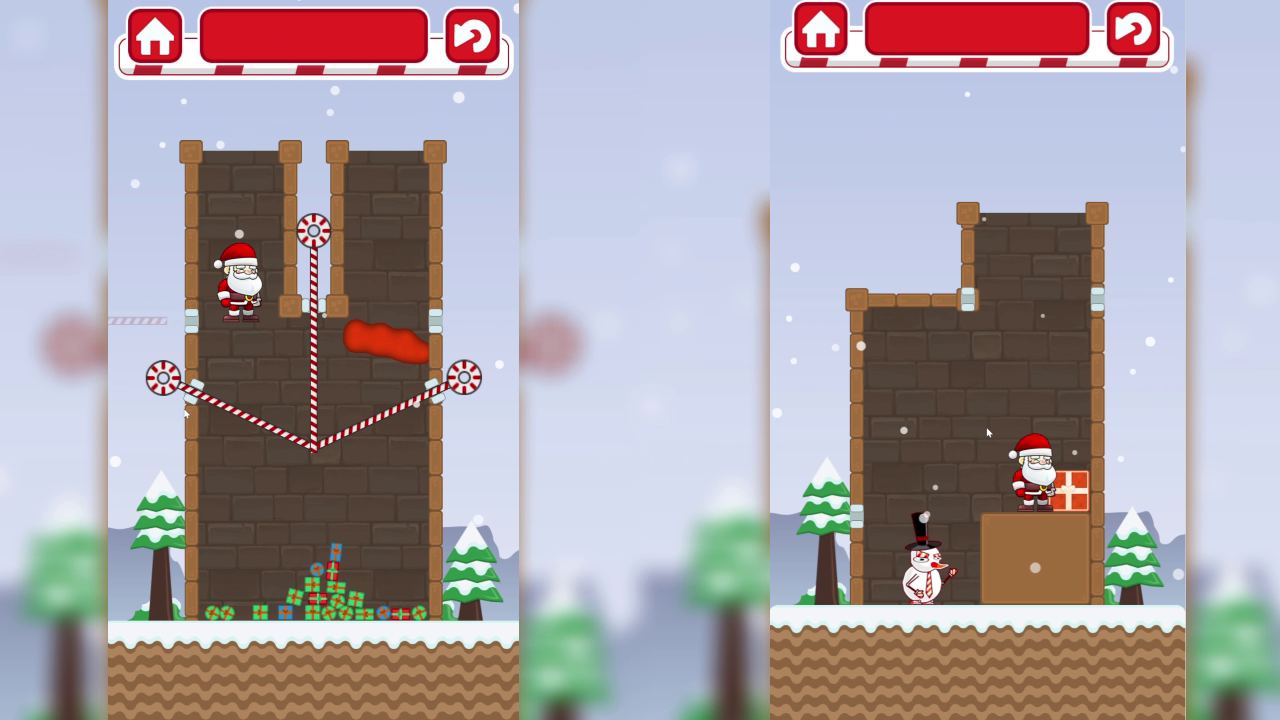Click the home icon on the left level

(x=155, y=38)
